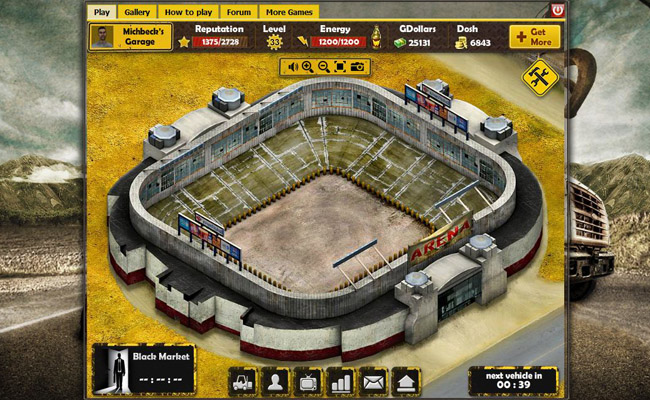Open the forklift menu icon

[x=243, y=381]
